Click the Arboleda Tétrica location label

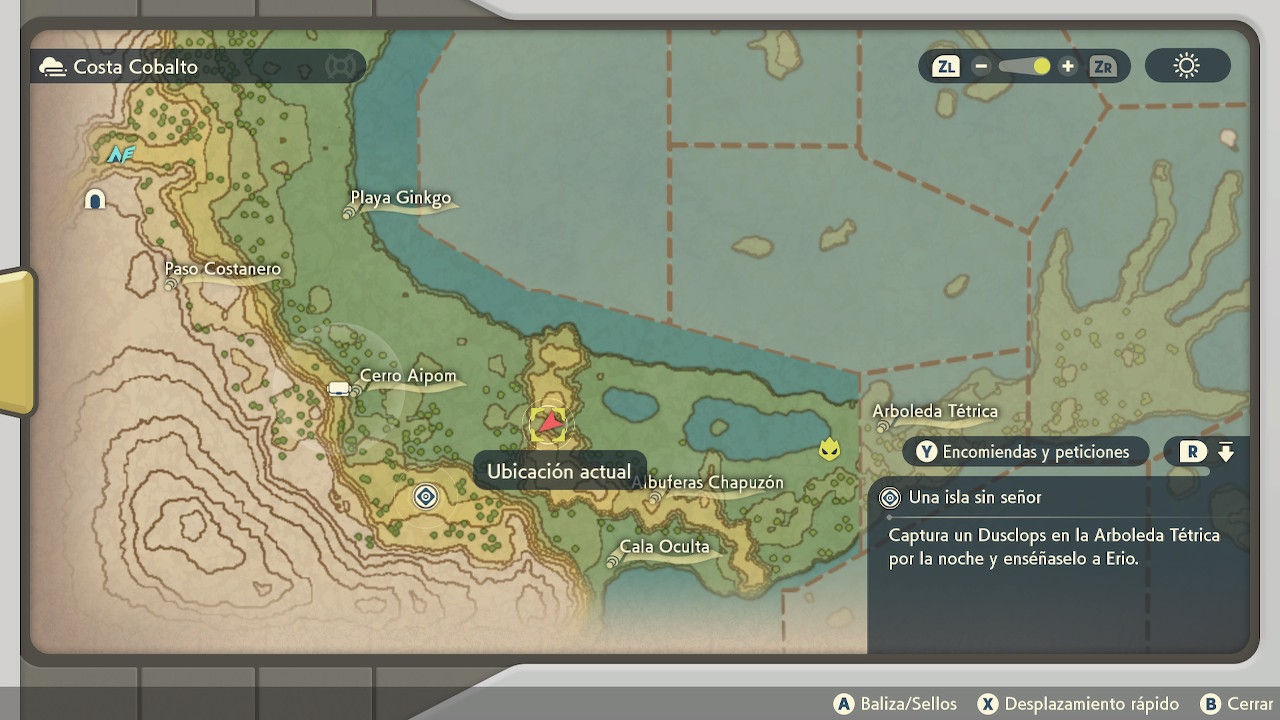click(x=935, y=412)
